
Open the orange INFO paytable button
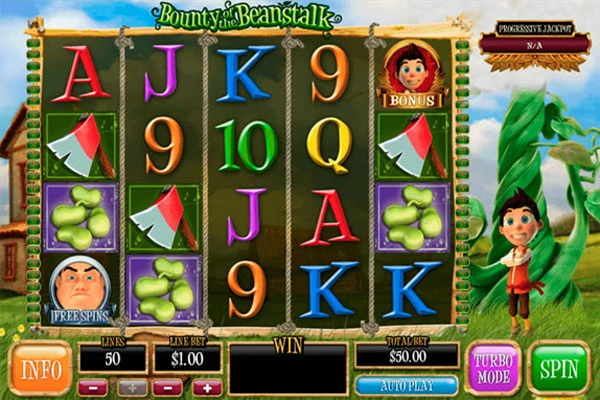click(x=39, y=367)
